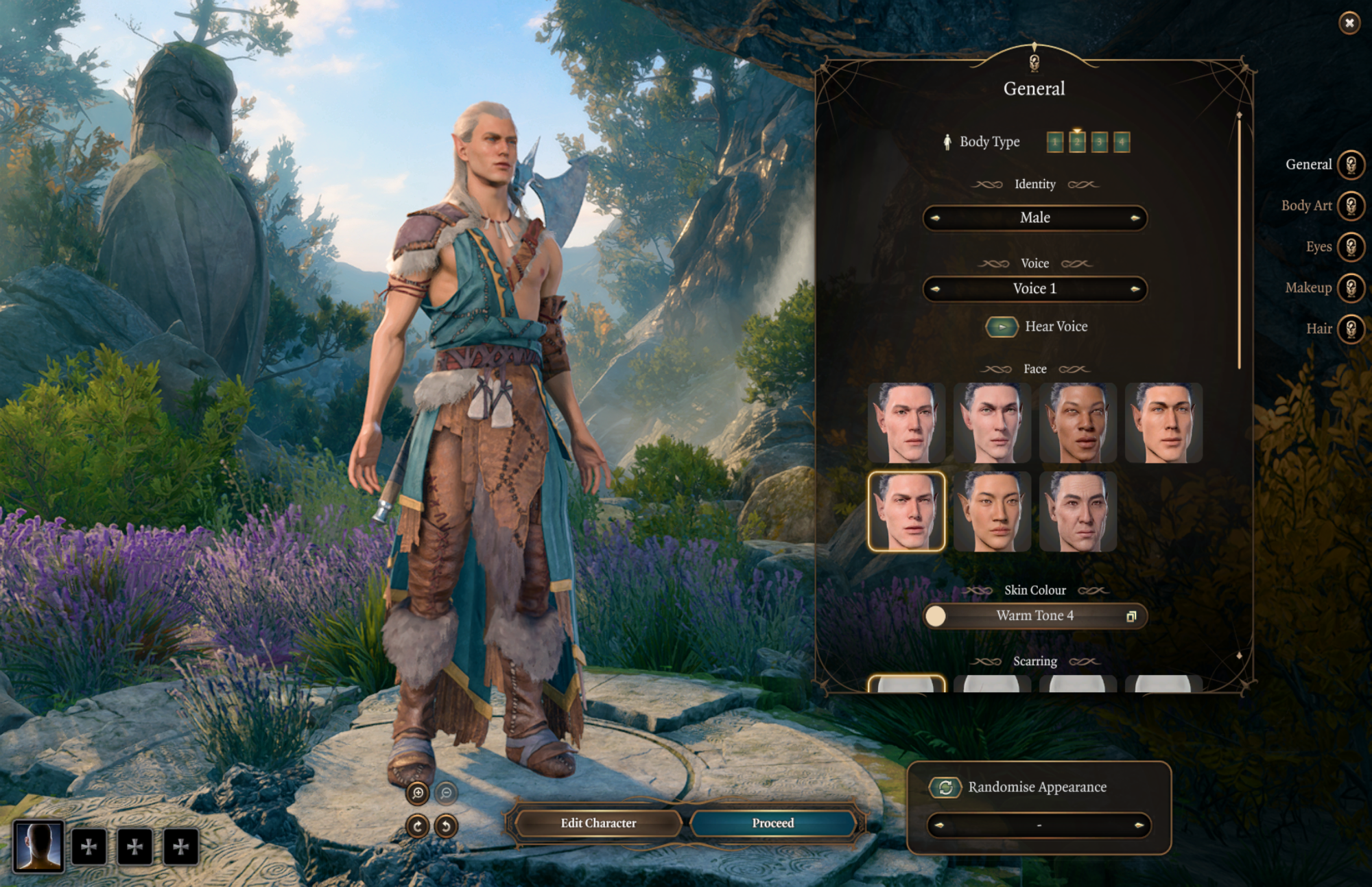Zoom in on the character preview
The width and height of the screenshot is (1372, 887).
tap(418, 793)
